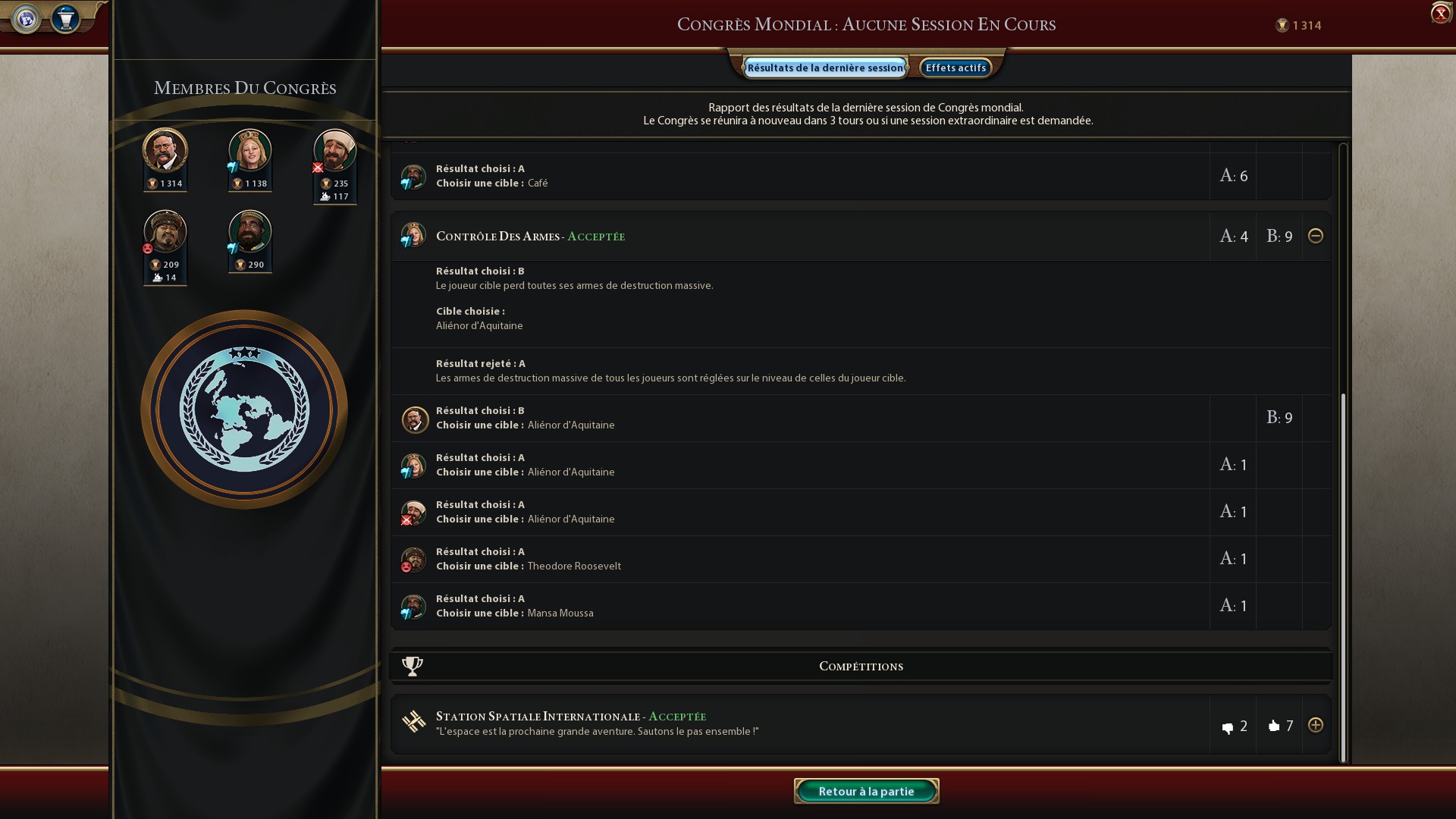The image size is (1456, 819).
Task: Select the Aliénor d'Aquitaine target link
Action: (479, 325)
